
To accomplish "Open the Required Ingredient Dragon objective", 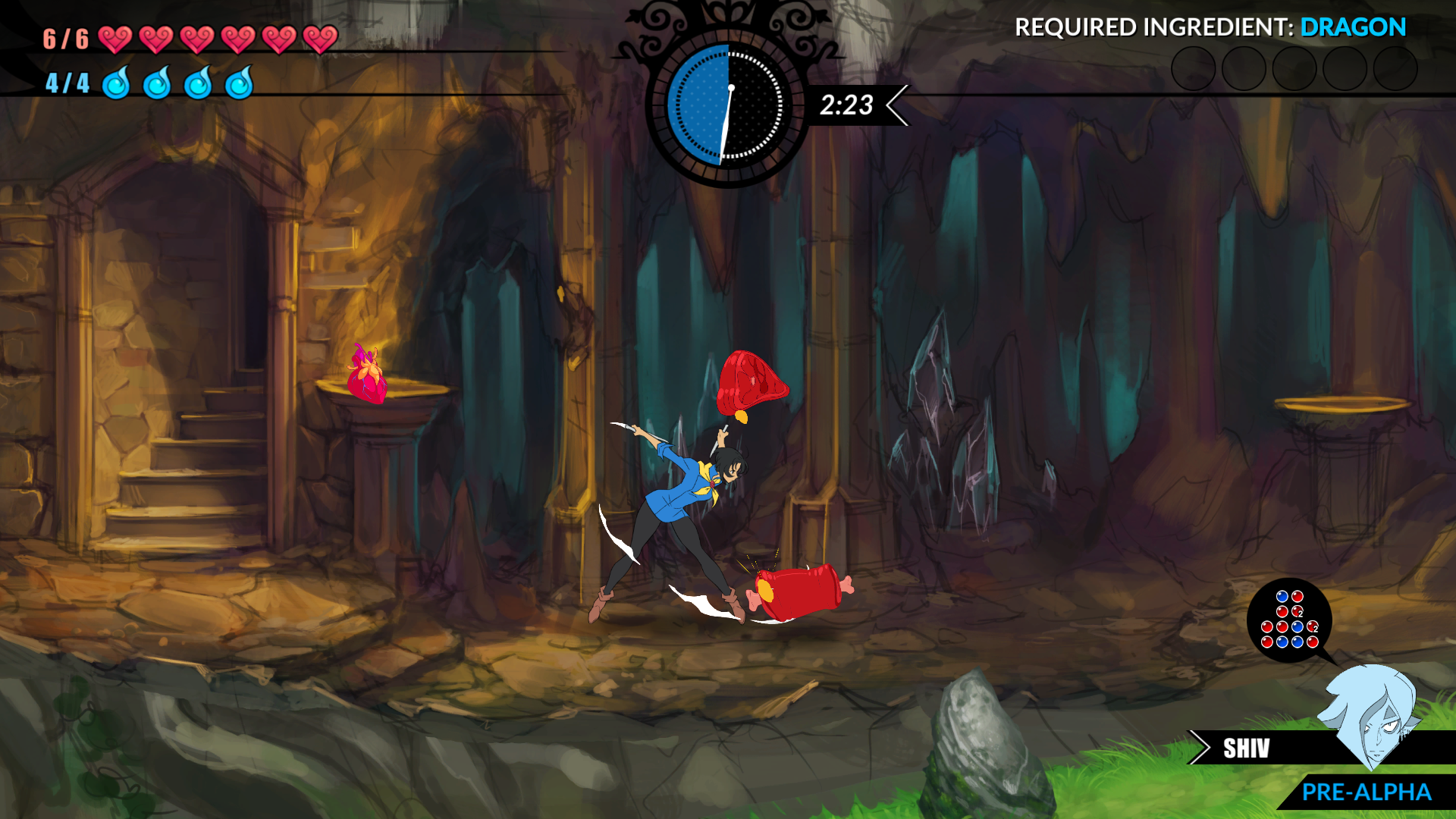I will 1210,27.
